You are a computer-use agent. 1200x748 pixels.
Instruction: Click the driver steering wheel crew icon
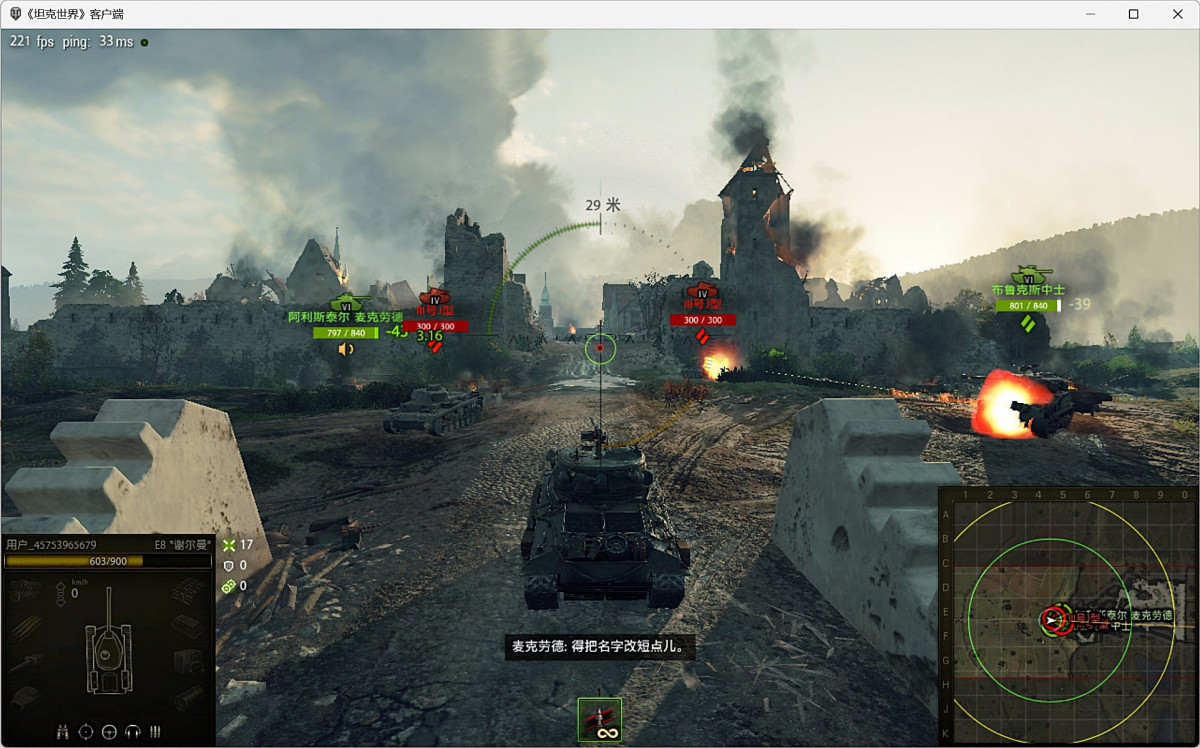click(109, 732)
